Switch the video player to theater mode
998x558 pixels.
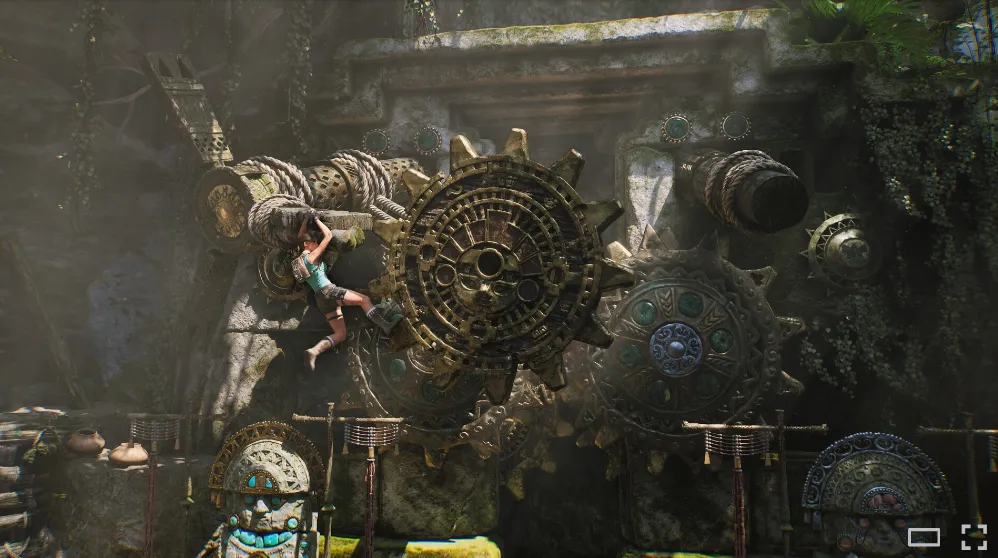click(x=923, y=537)
